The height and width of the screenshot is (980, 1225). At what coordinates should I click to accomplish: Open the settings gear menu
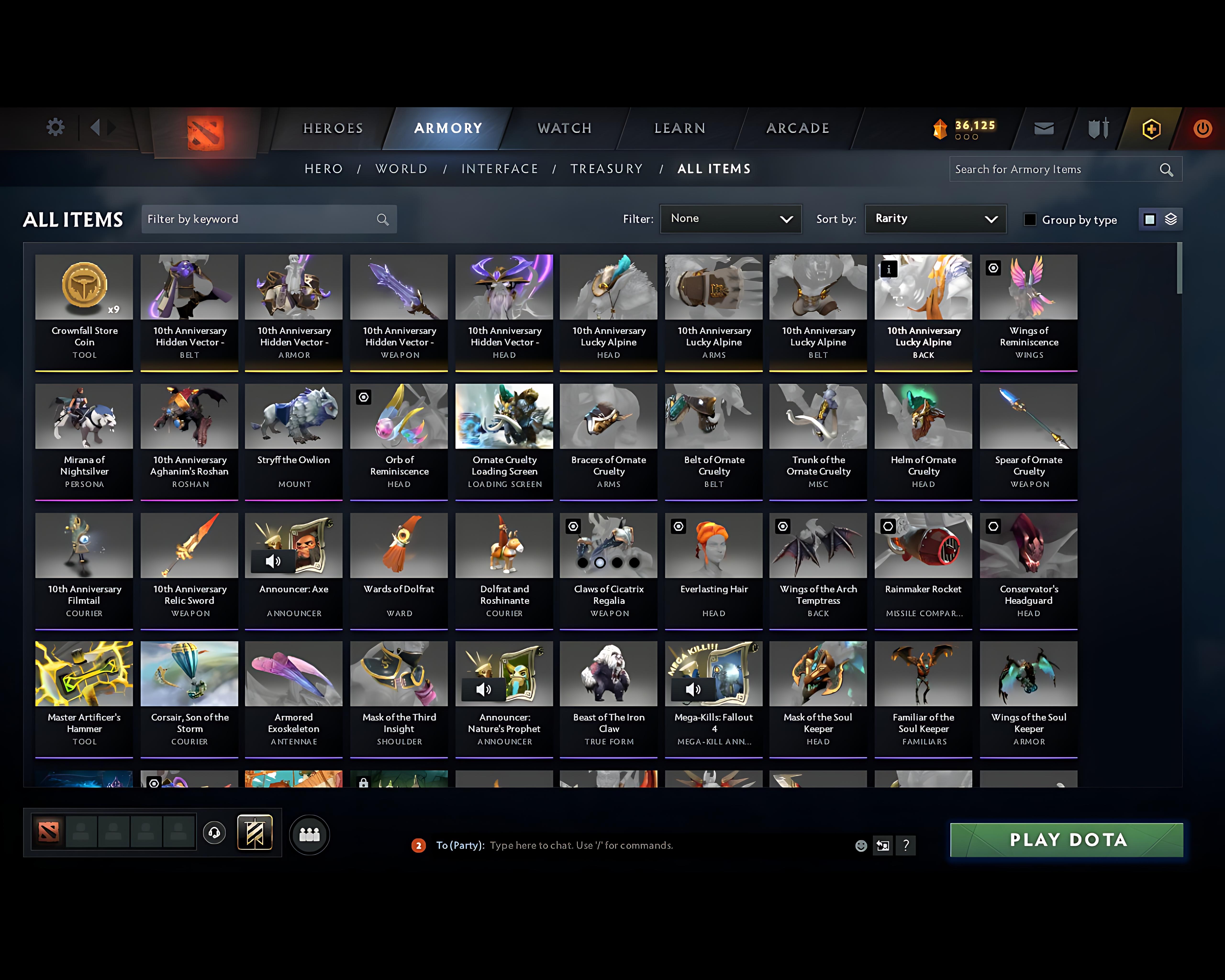tap(55, 127)
